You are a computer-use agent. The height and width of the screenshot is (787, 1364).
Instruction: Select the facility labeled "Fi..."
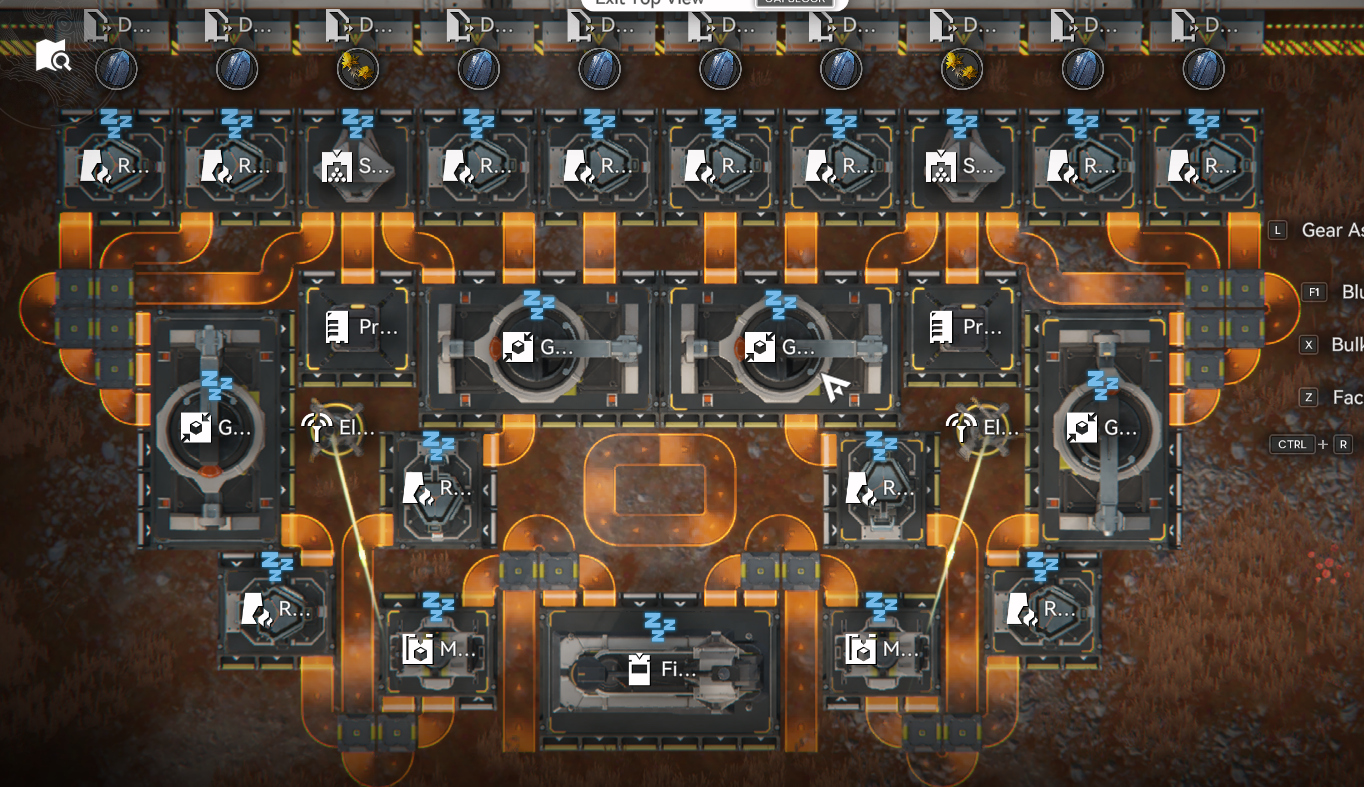(658, 669)
